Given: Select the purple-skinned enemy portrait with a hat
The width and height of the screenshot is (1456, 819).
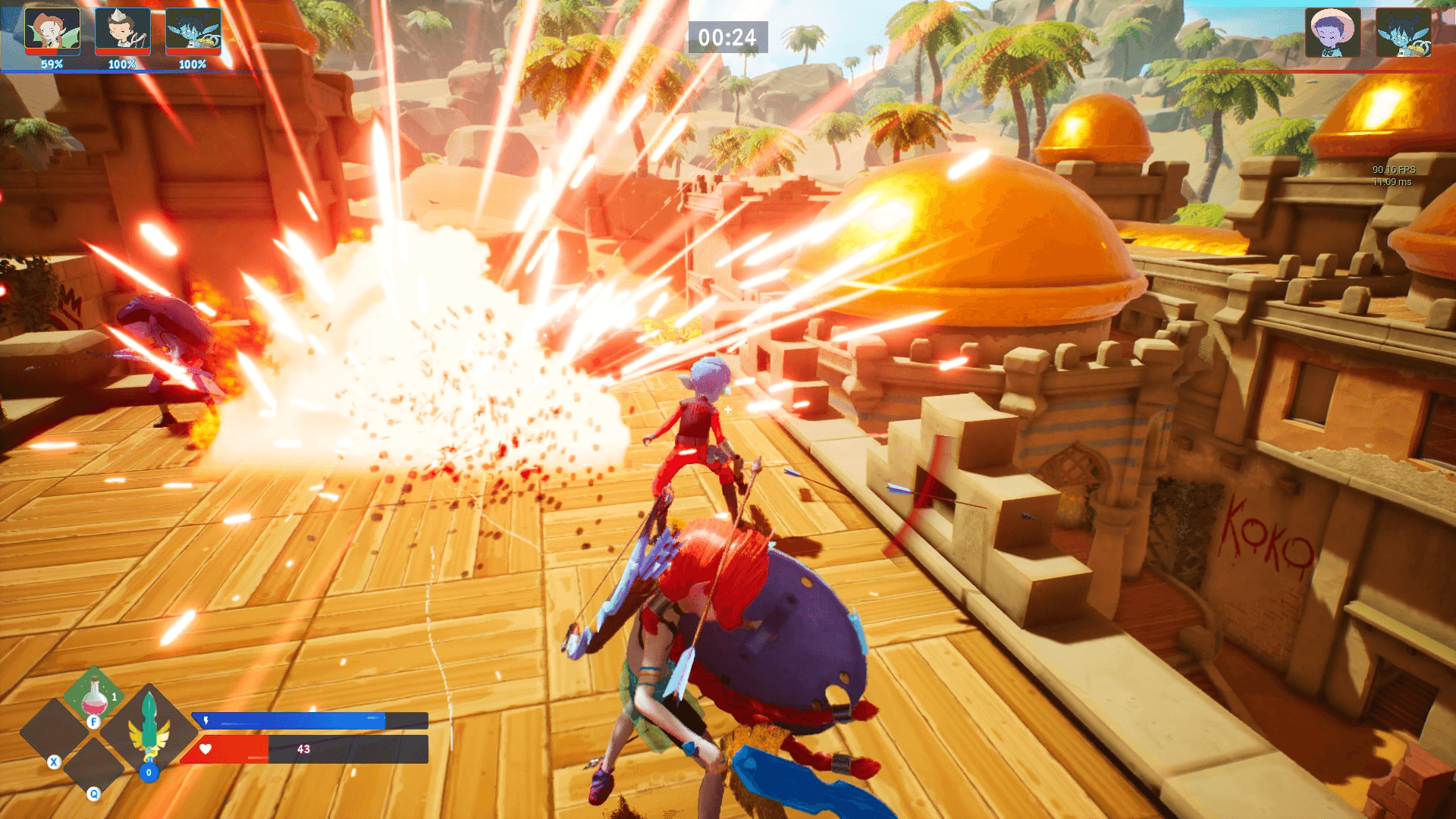Looking at the screenshot, I should pos(1332,33).
